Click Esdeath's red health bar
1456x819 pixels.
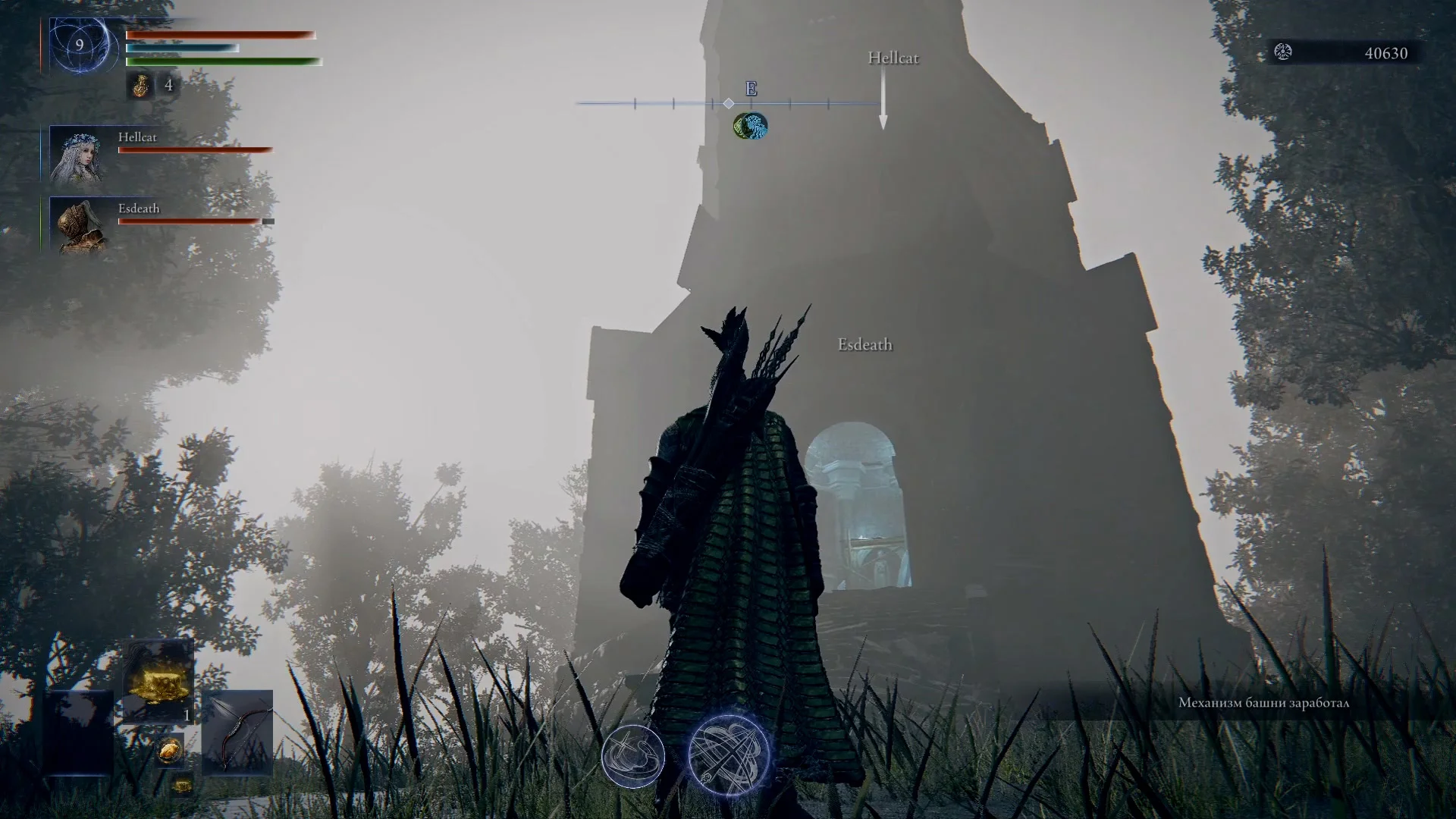tap(190, 221)
